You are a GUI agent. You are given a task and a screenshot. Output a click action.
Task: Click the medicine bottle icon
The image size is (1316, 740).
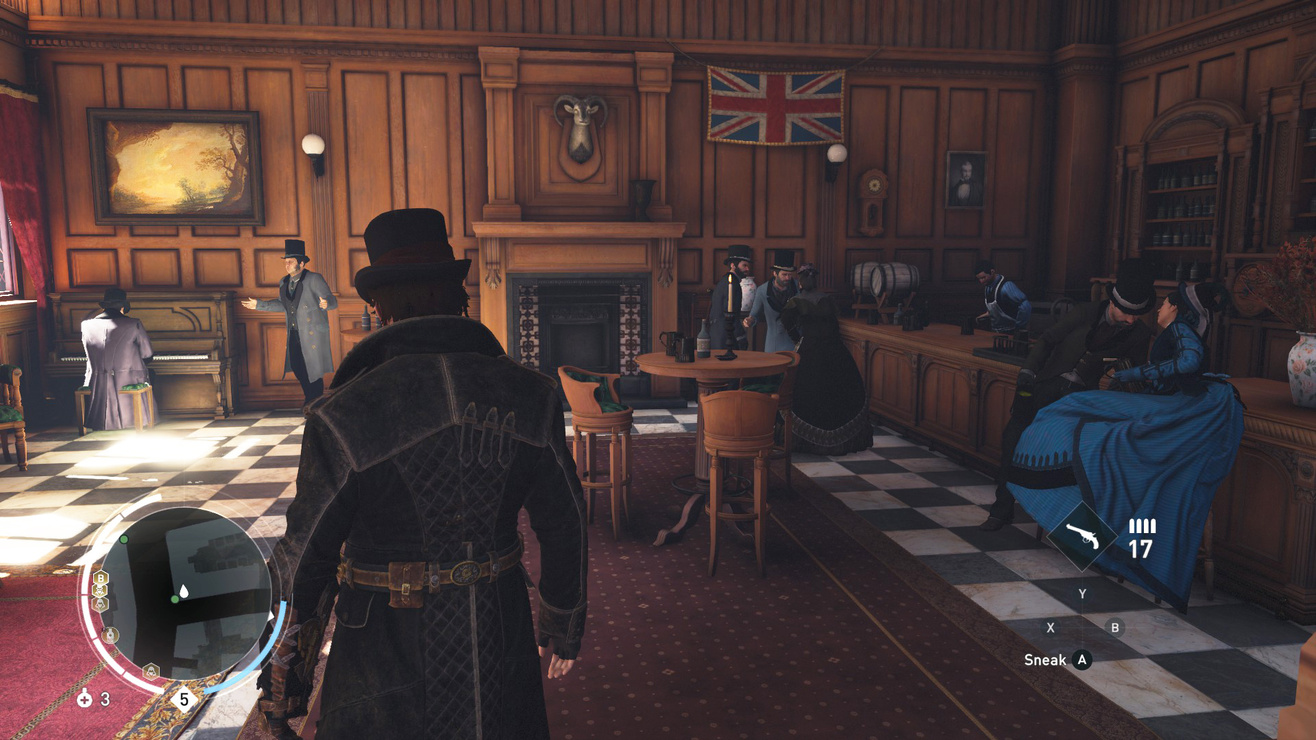pos(84,700)
